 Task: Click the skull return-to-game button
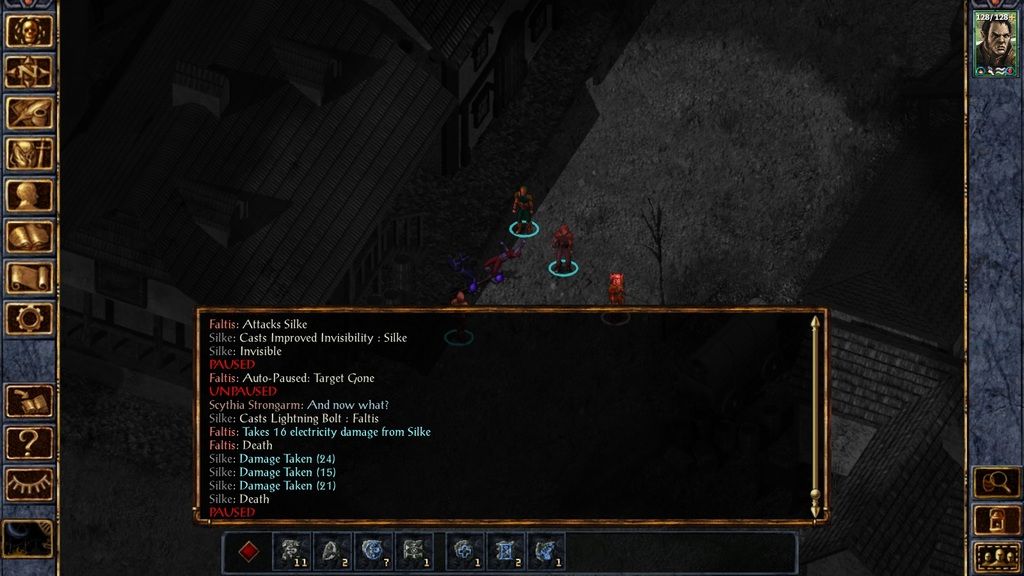click(x=29, y=31)
